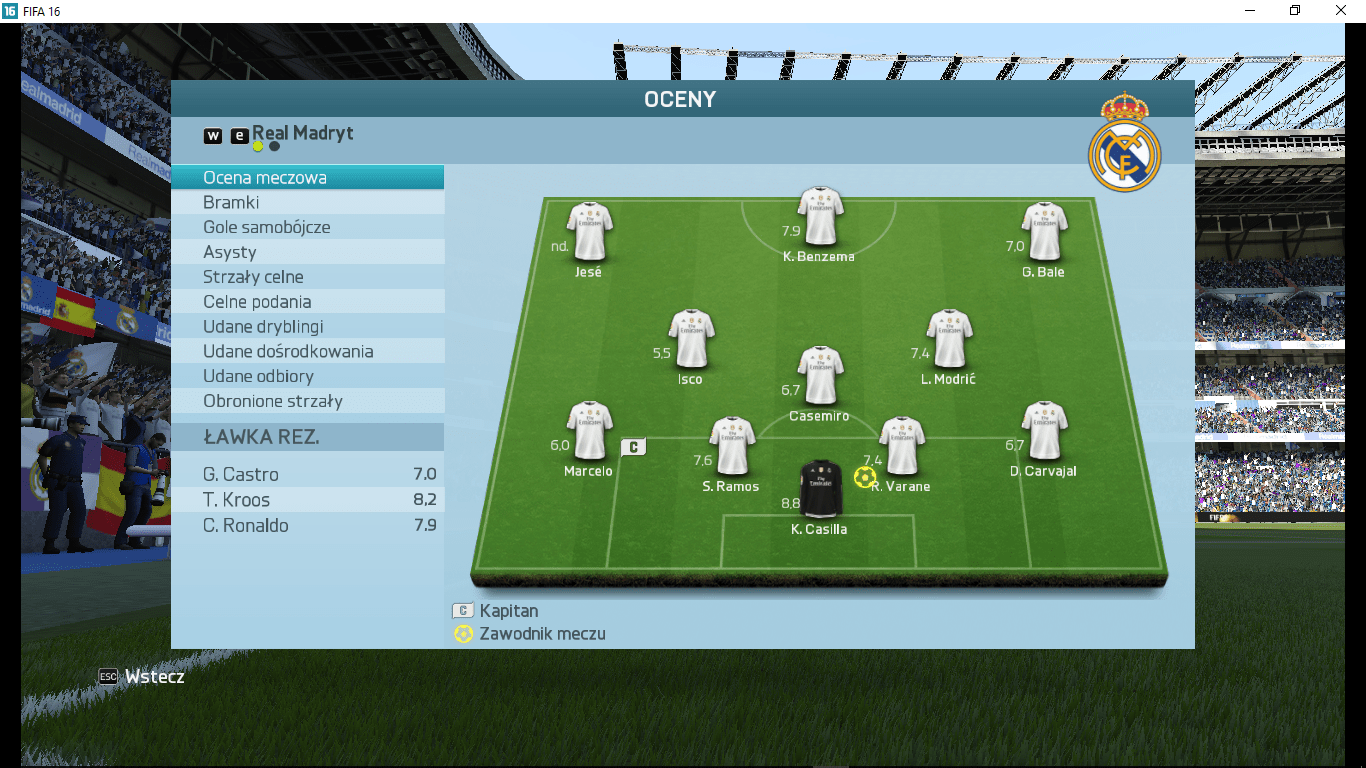Viewport: 1366px width, 768px height.
Task: Open the Gole samobójcze entry
Action: click(307, 227)
